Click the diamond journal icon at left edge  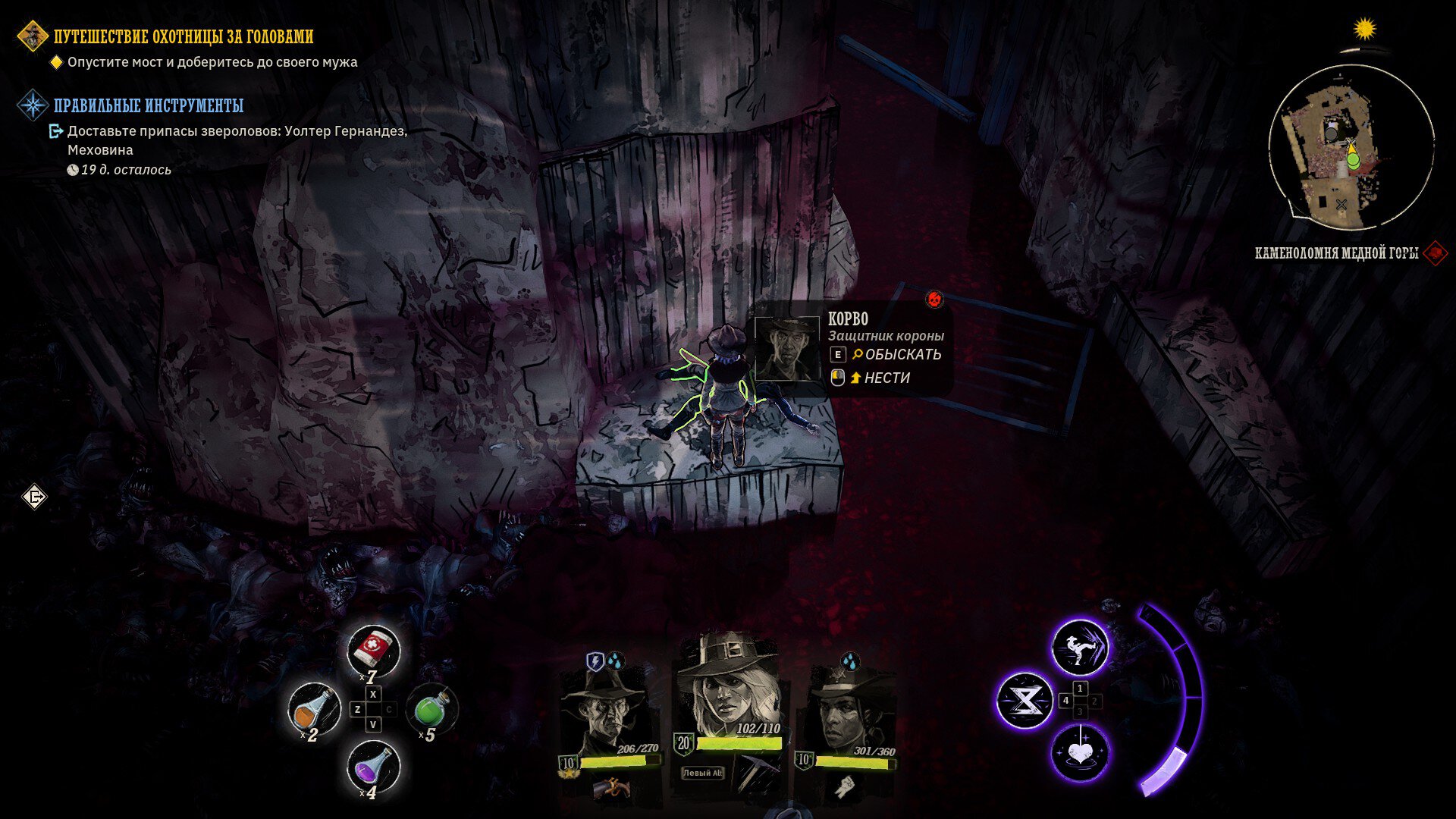34,497
